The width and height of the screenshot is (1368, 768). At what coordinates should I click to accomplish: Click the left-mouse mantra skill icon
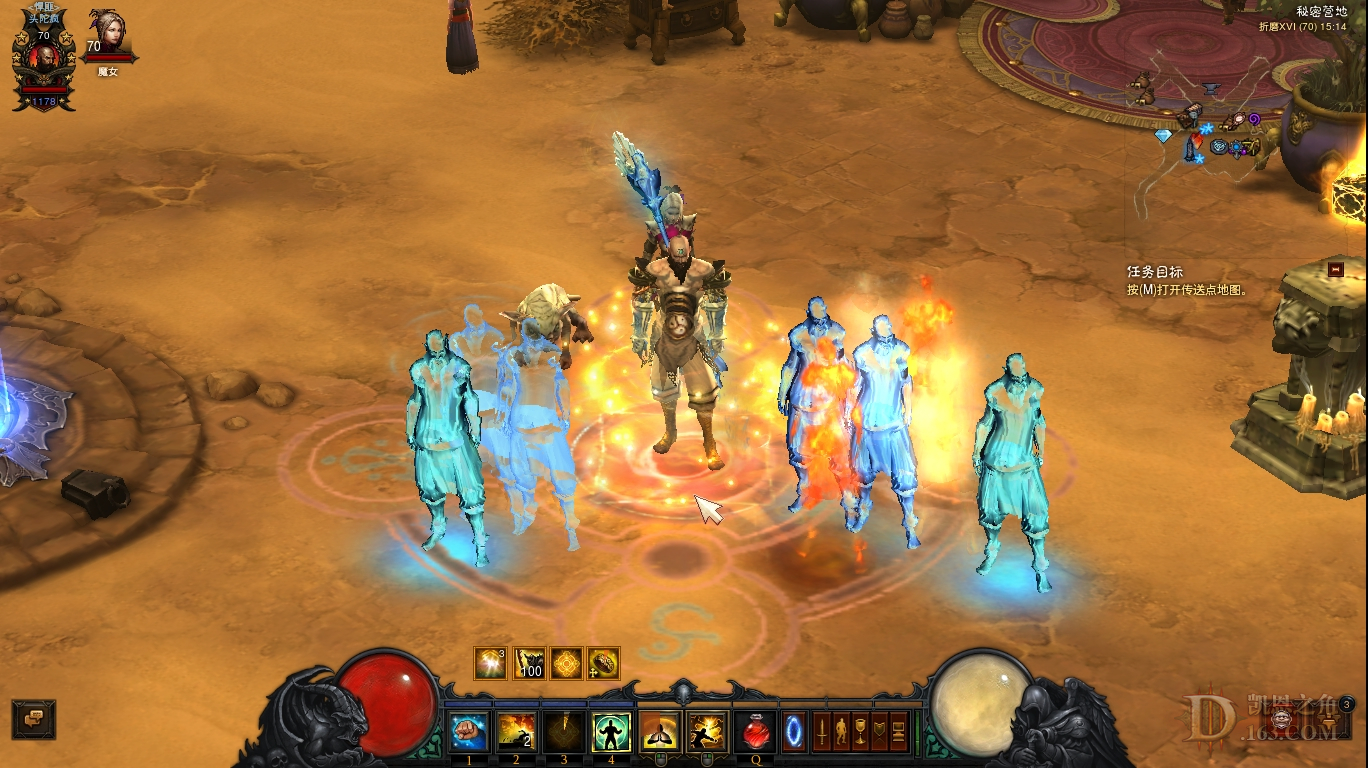tap(658, 731)
